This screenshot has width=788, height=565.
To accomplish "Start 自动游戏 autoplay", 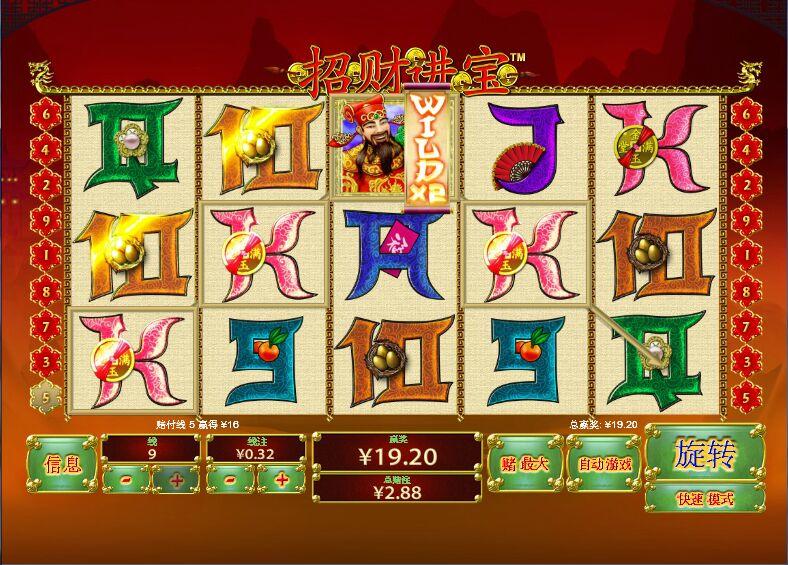I will [604, 464].
